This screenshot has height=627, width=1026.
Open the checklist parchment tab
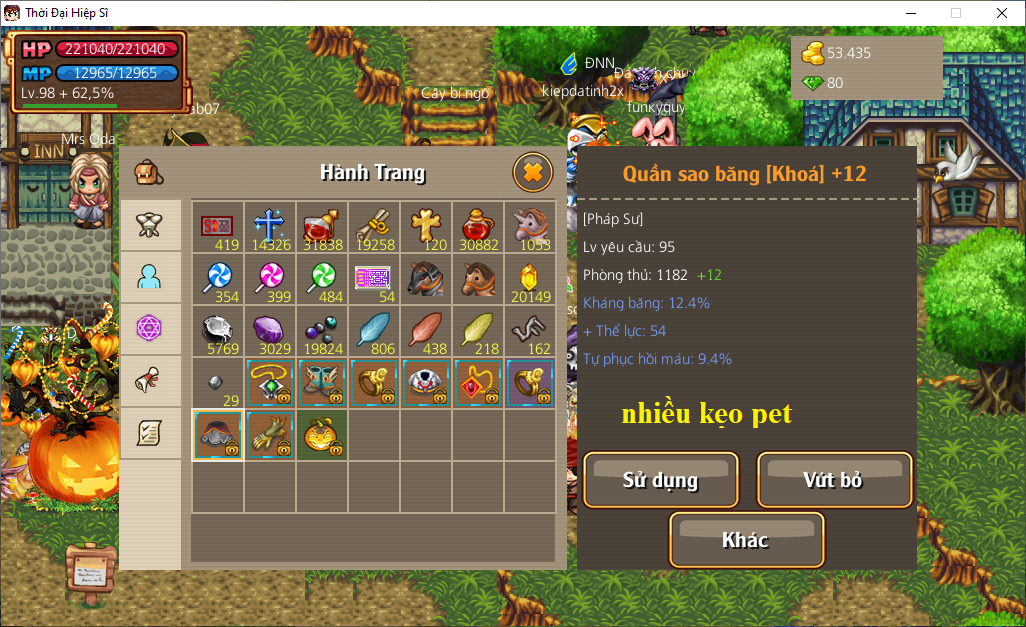pos(150,433)
